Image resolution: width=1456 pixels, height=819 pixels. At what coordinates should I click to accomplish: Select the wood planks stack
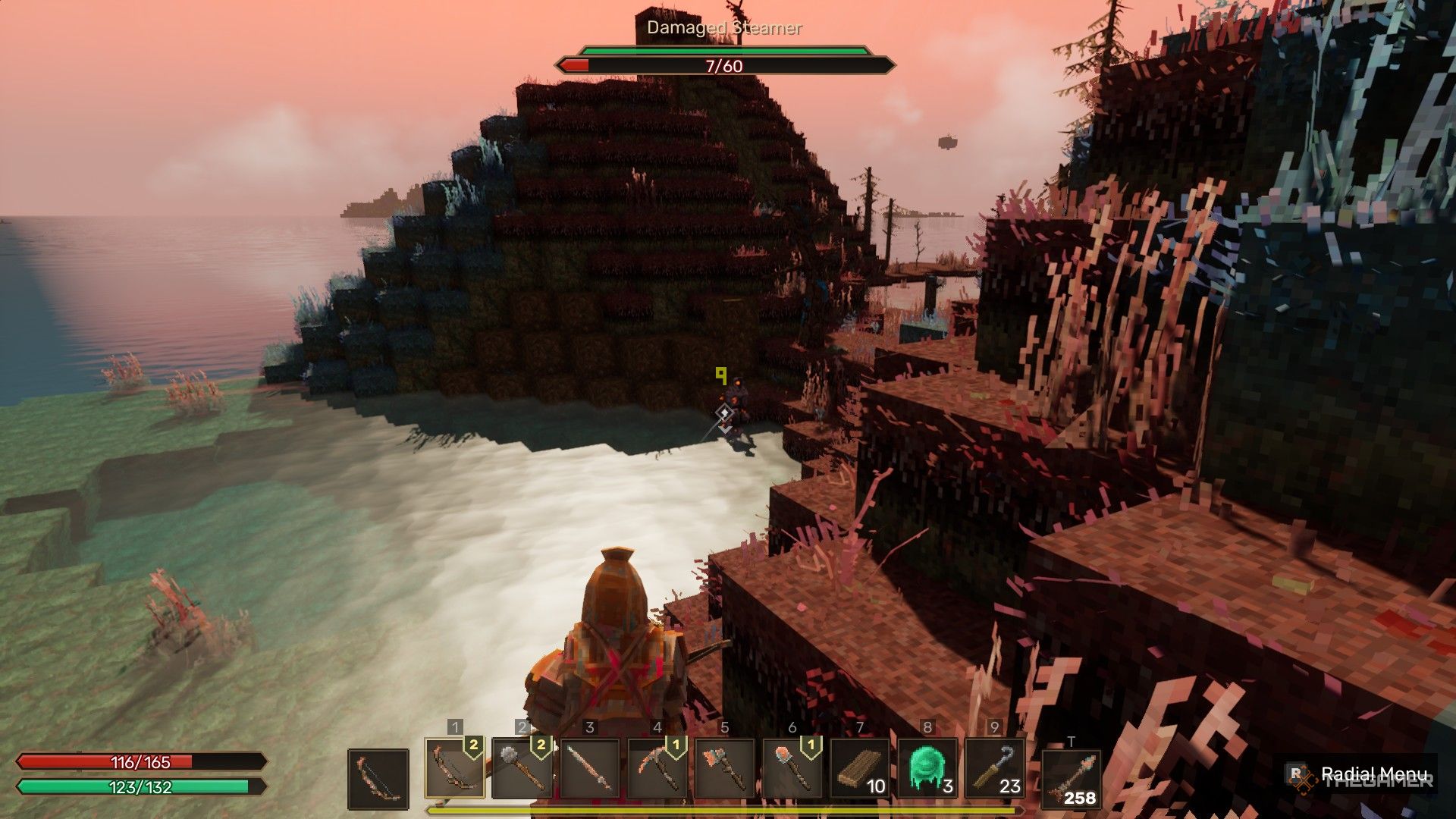pyautogui.click(x=859, y=768)
